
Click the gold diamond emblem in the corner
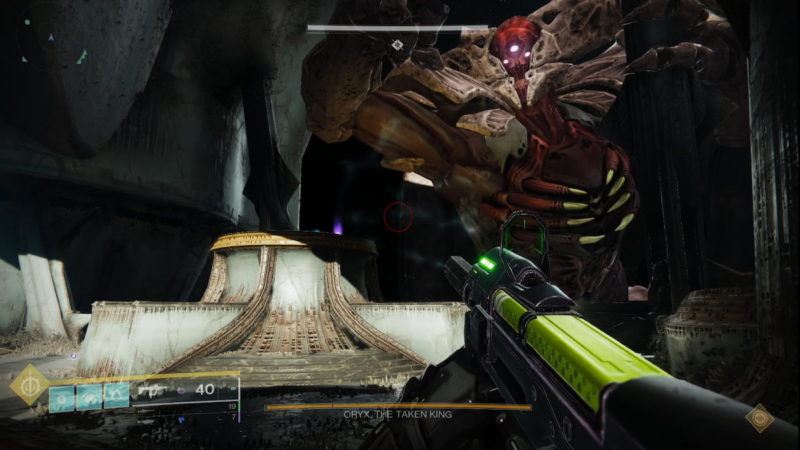point(760,417)
